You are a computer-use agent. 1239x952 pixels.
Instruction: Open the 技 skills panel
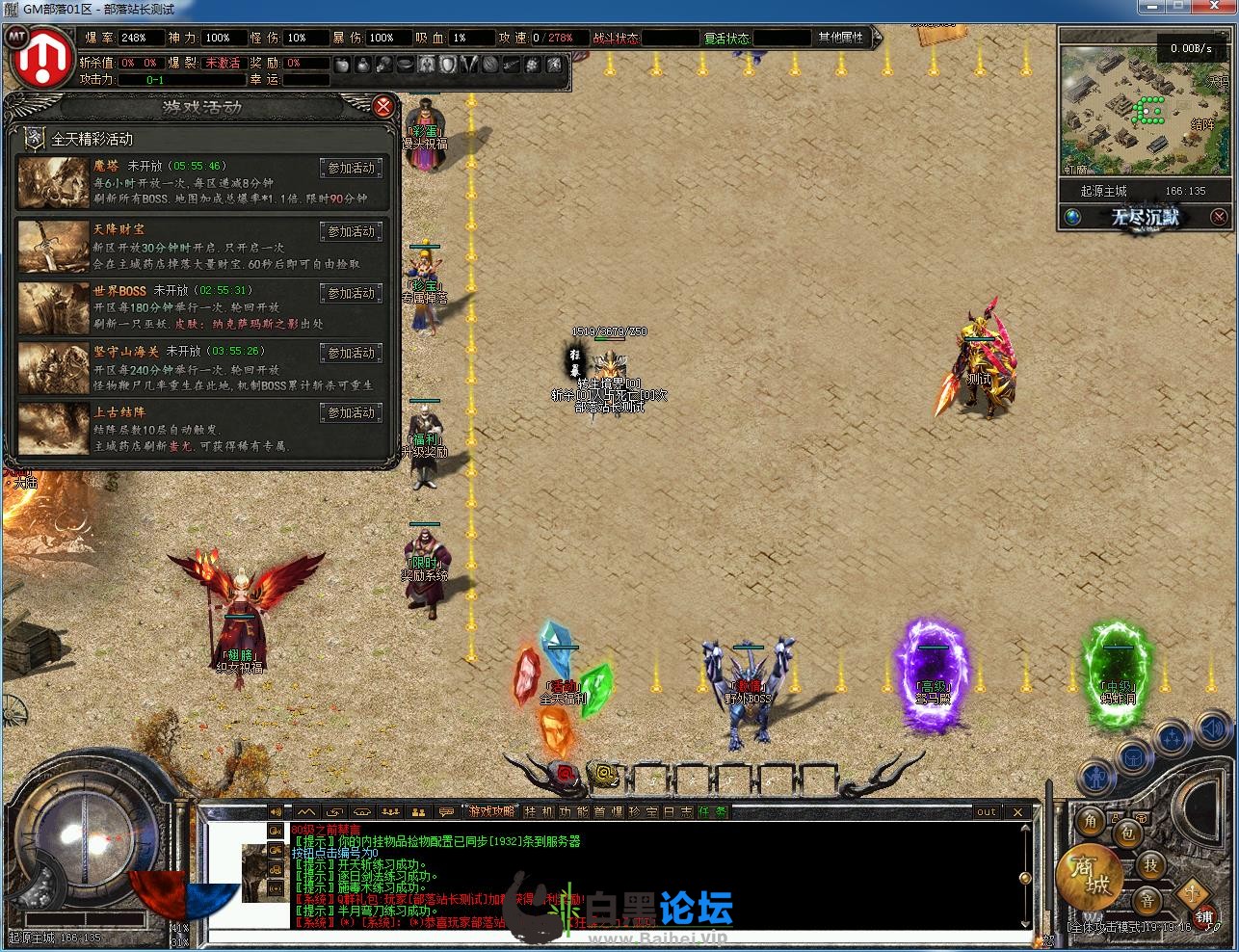coord(1150,865)
